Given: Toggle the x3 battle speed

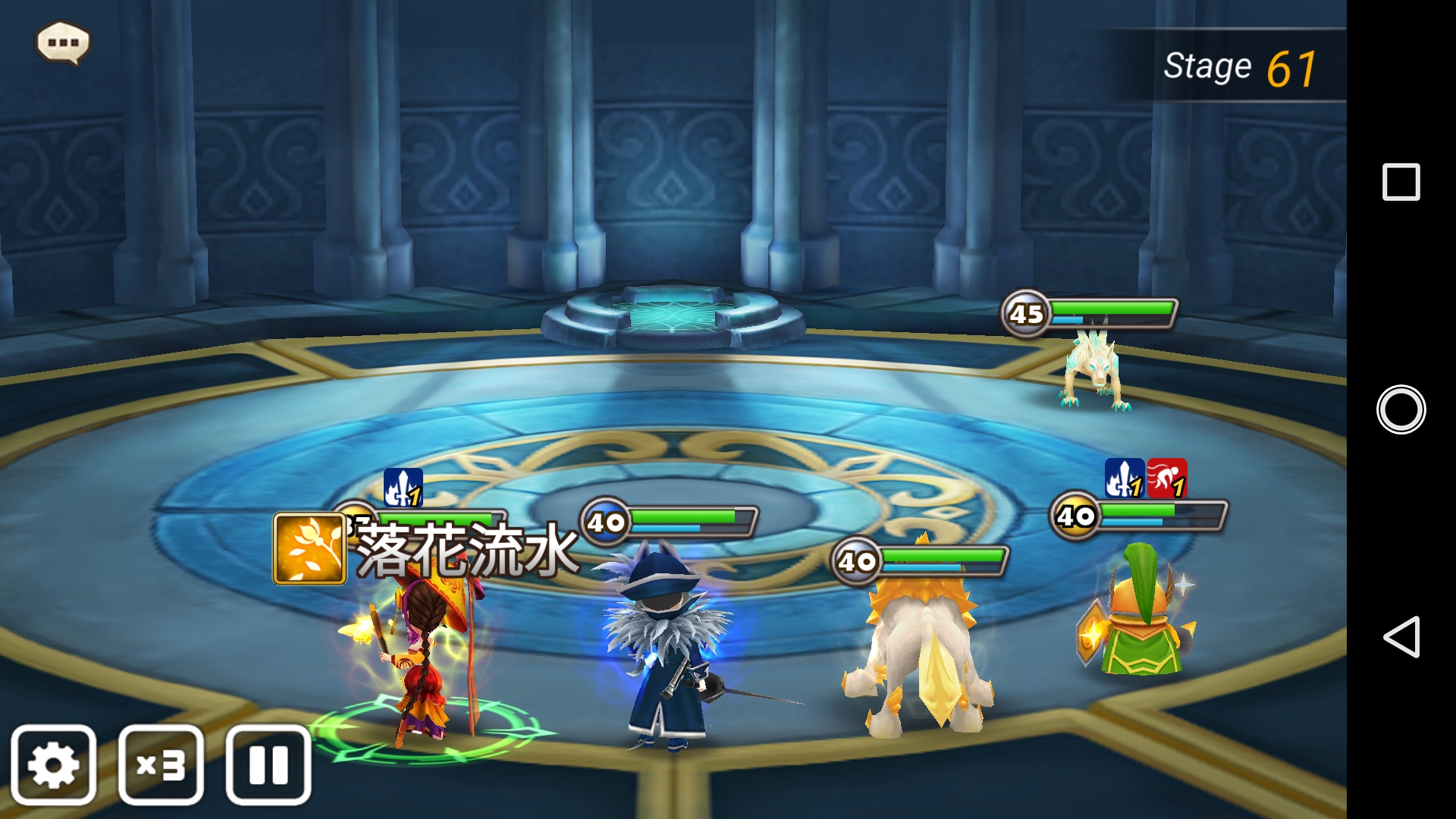Looking at the screenshot, I should pyautogui.click(x=161, y=764).
